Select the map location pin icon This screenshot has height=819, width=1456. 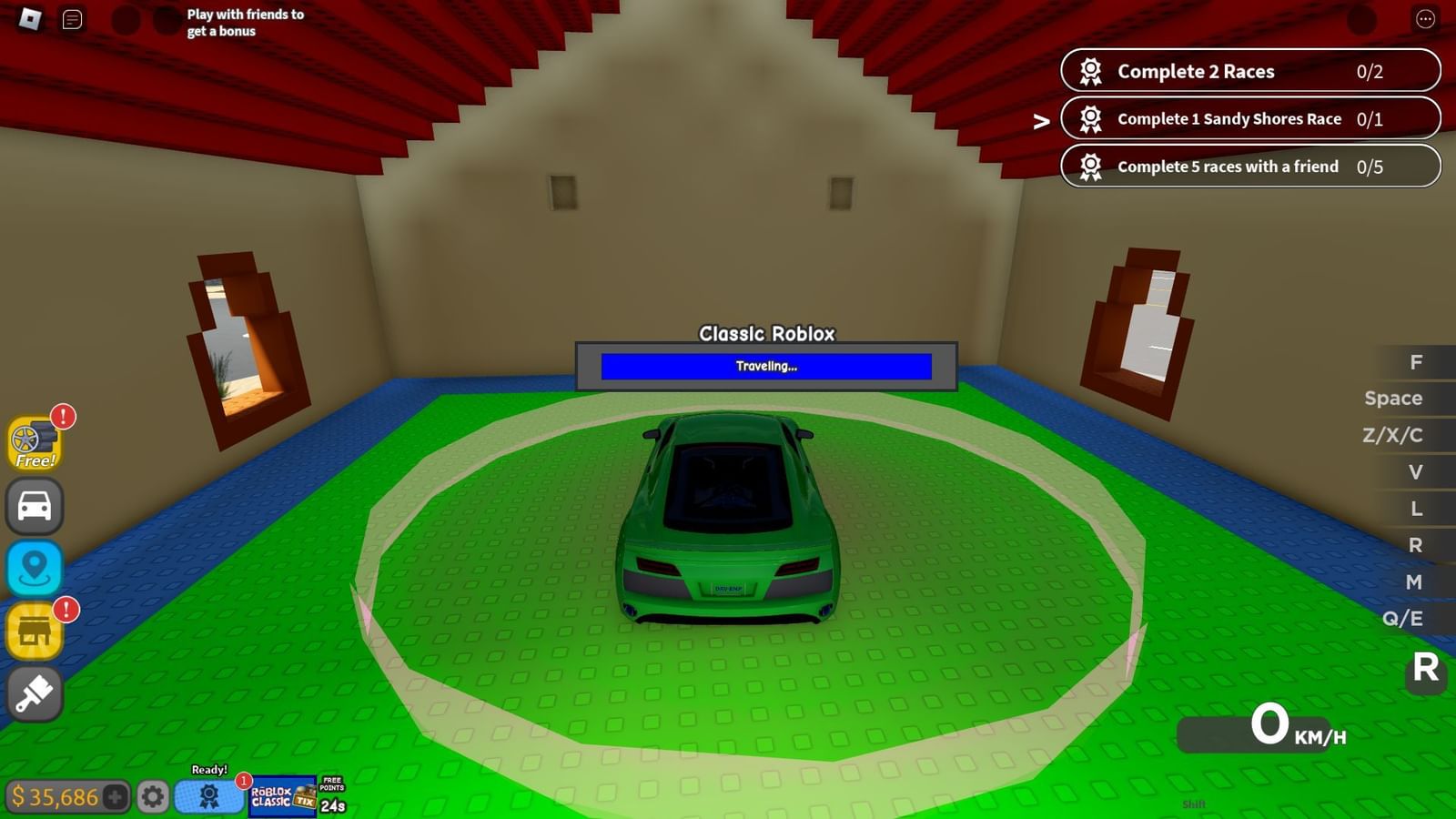tap(34, 568)
